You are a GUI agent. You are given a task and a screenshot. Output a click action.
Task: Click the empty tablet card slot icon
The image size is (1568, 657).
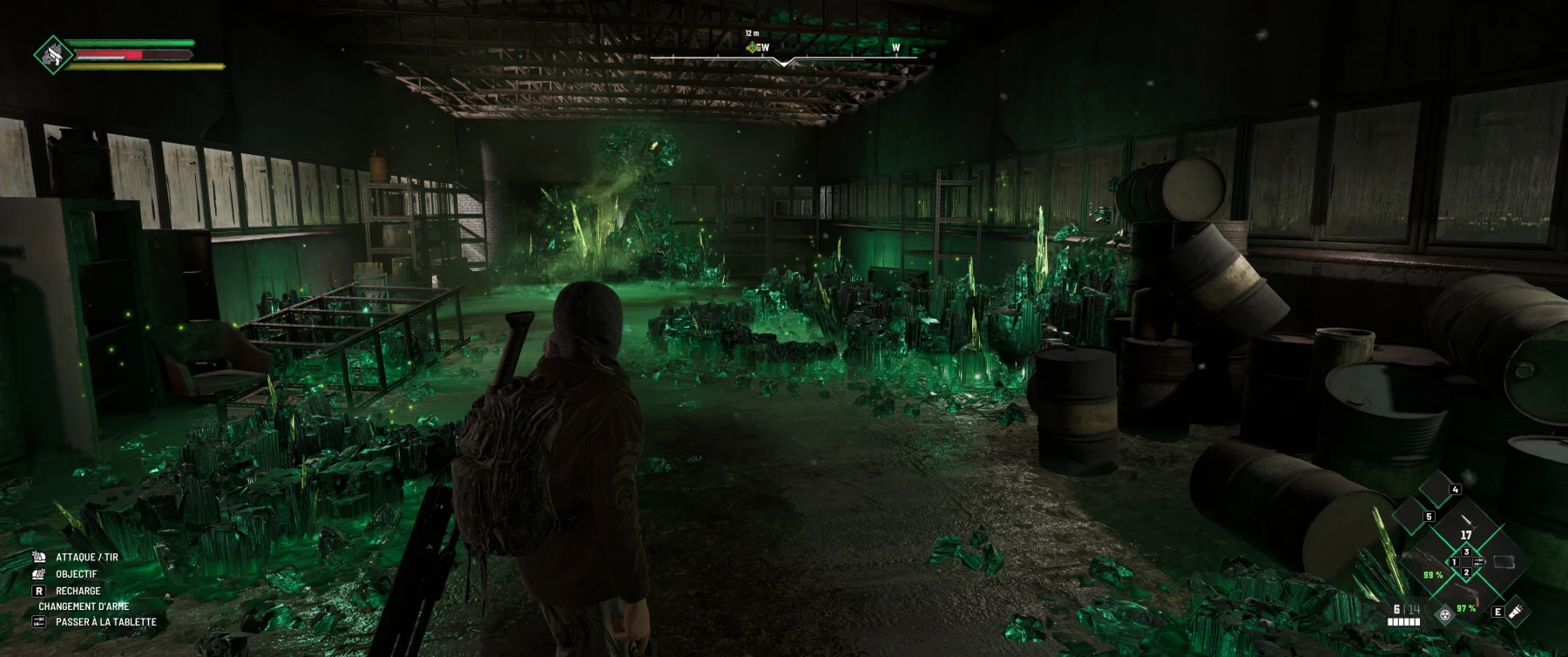click(x=1504, y=562)
